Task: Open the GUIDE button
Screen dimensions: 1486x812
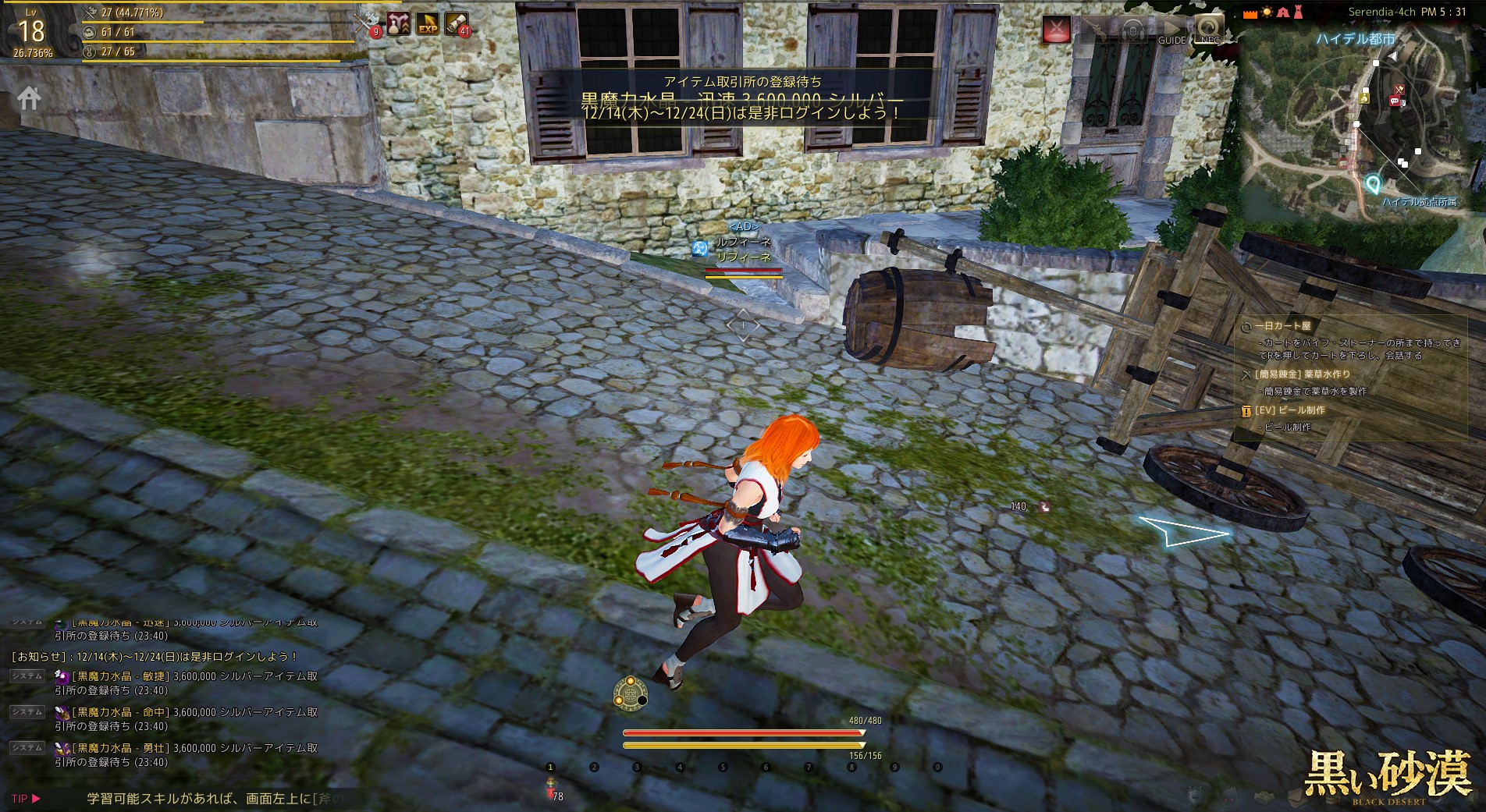Action: (1171, 31)
